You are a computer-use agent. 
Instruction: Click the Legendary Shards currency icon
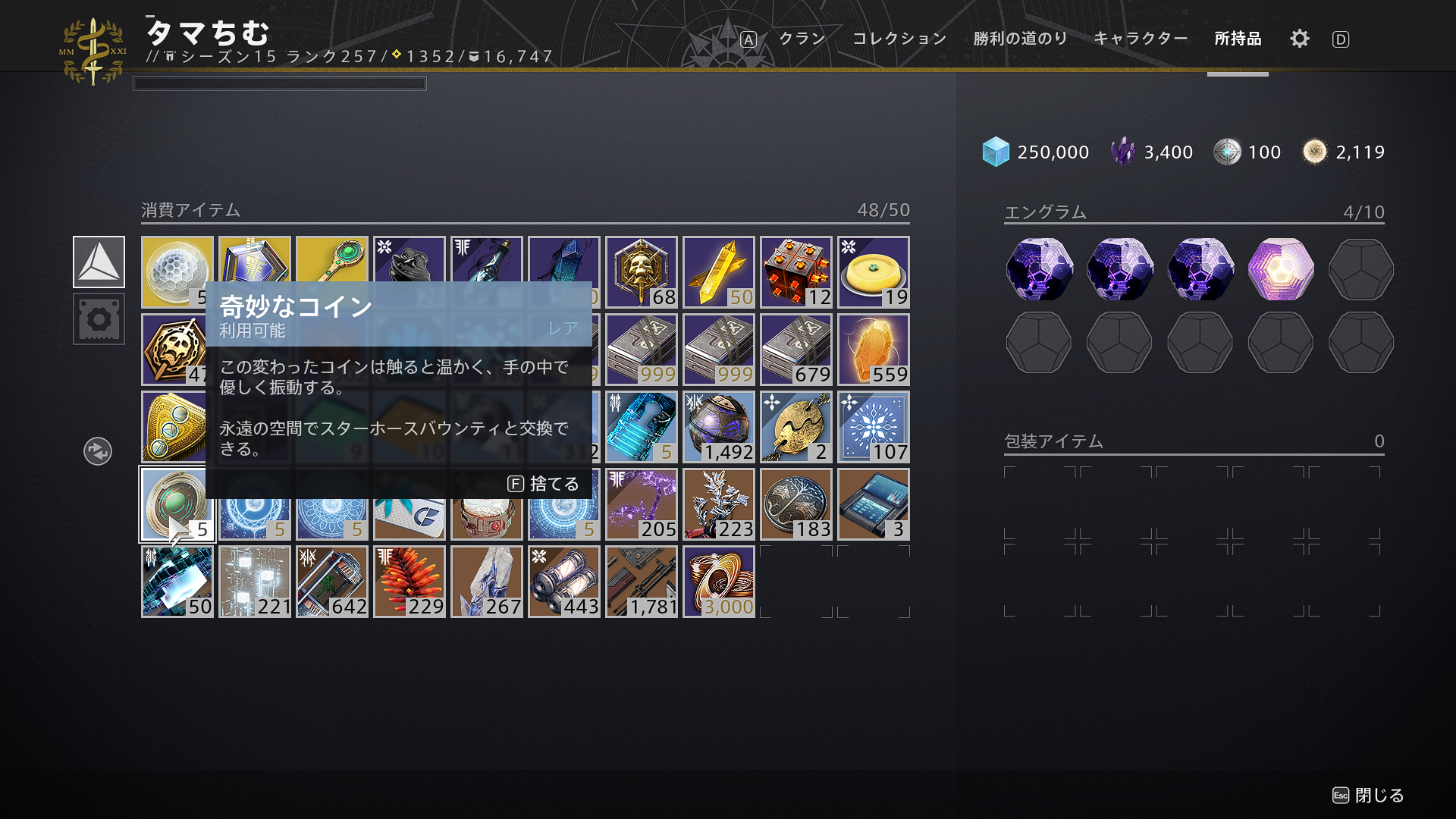[1122, 151]
